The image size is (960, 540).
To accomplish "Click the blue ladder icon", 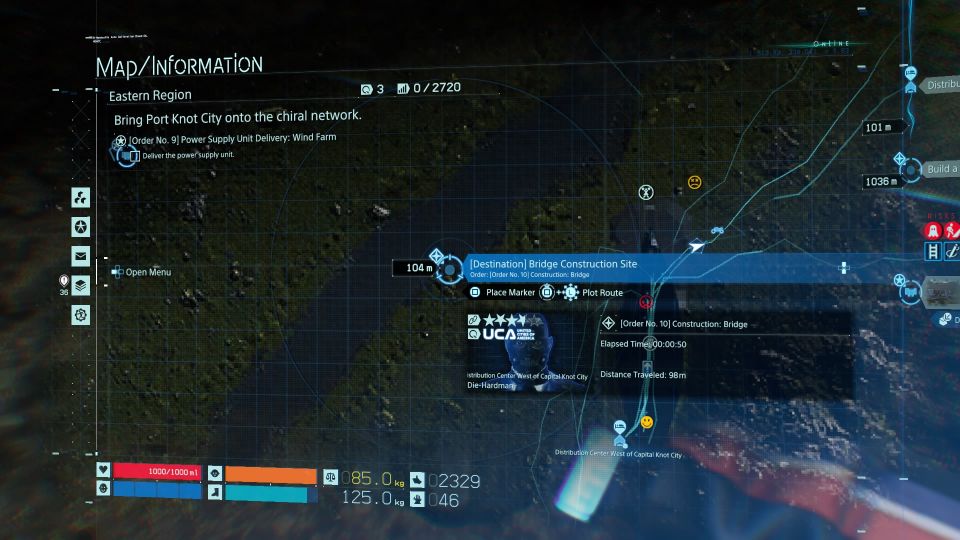I will [932, 252].
